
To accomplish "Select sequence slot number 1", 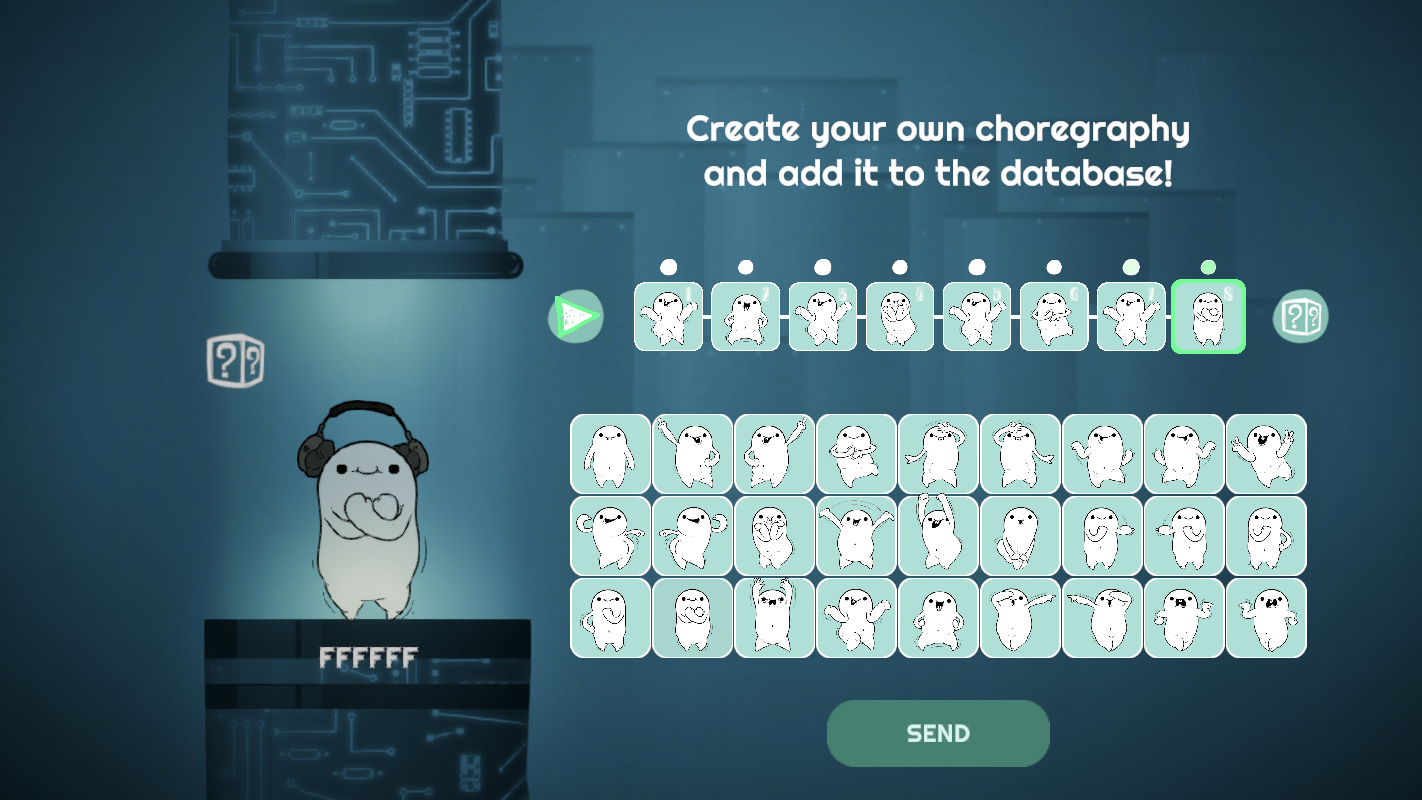I will [x=668, y=316].
